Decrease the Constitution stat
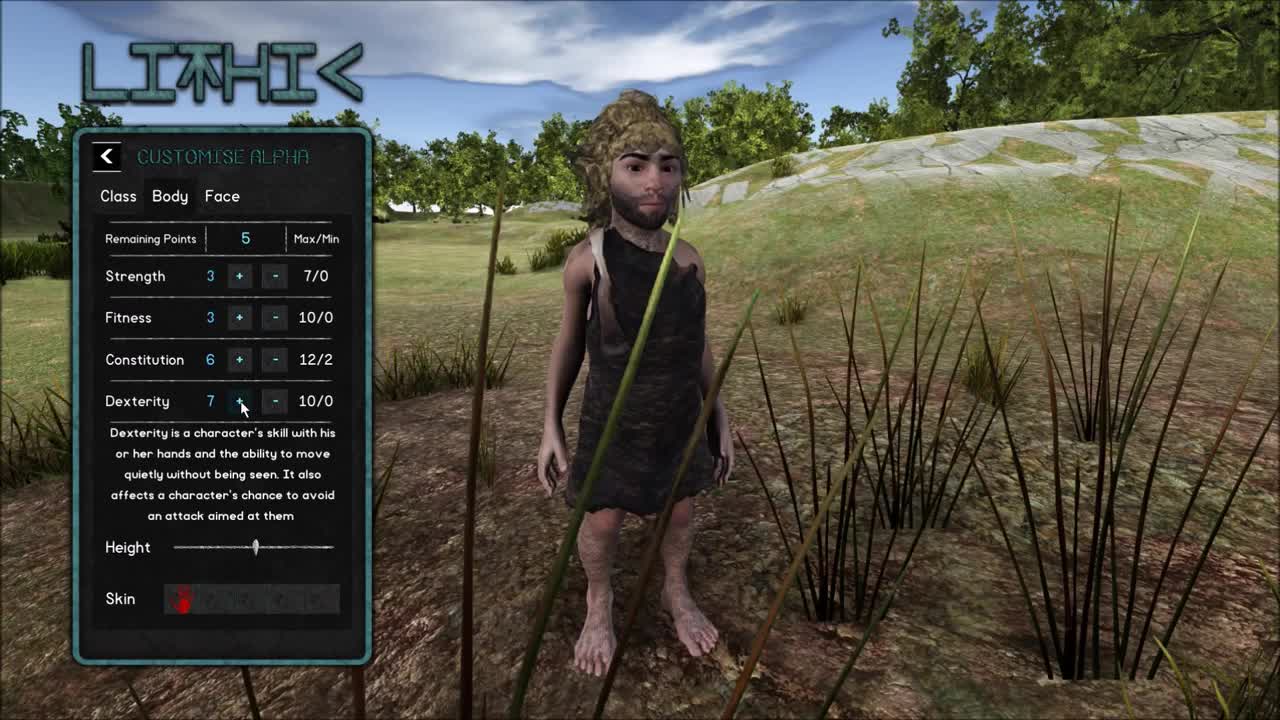Screen dimensions: 1280x720 point(274,360)
